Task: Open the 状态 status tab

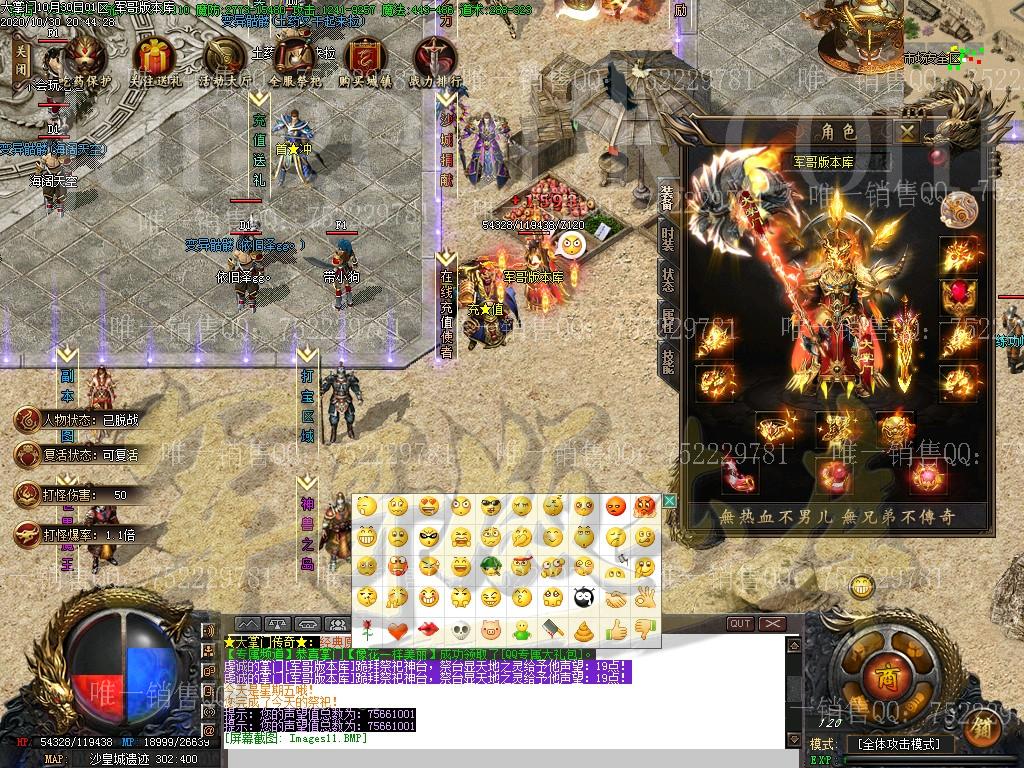Action: click(x=667, y=279)
